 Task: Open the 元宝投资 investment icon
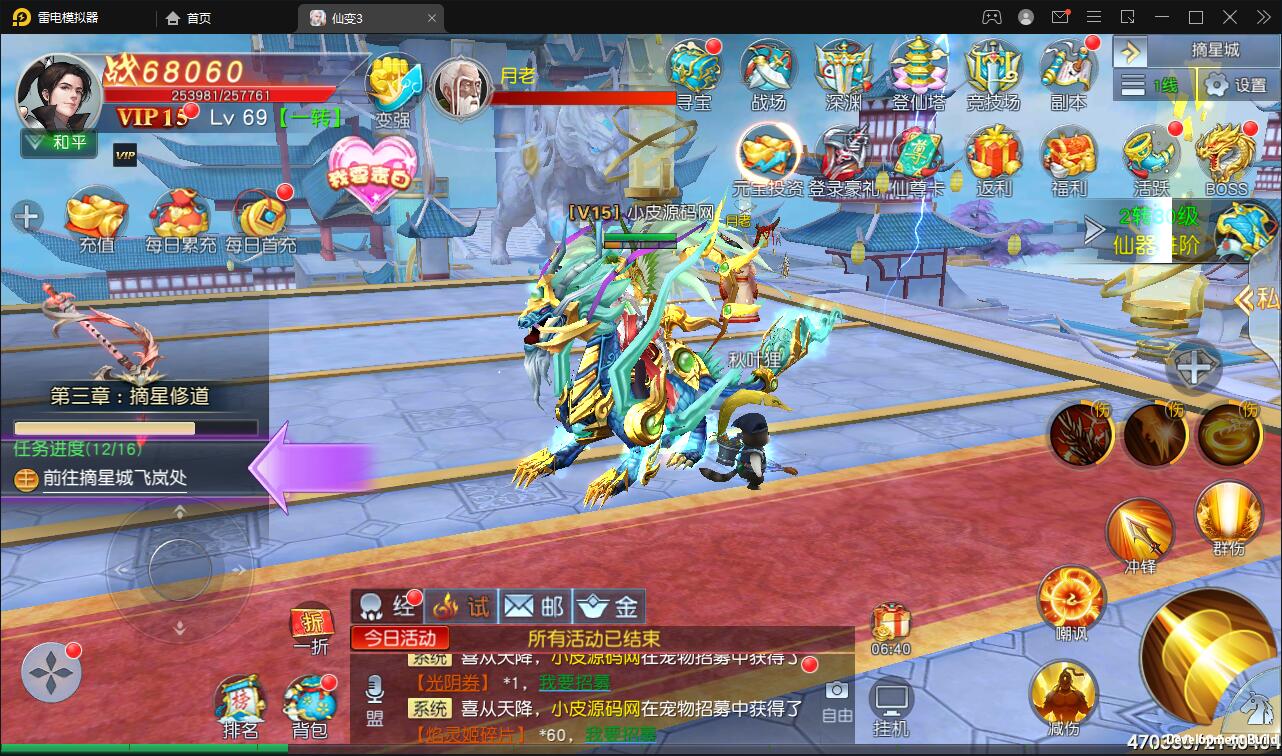tap(768, 158)
